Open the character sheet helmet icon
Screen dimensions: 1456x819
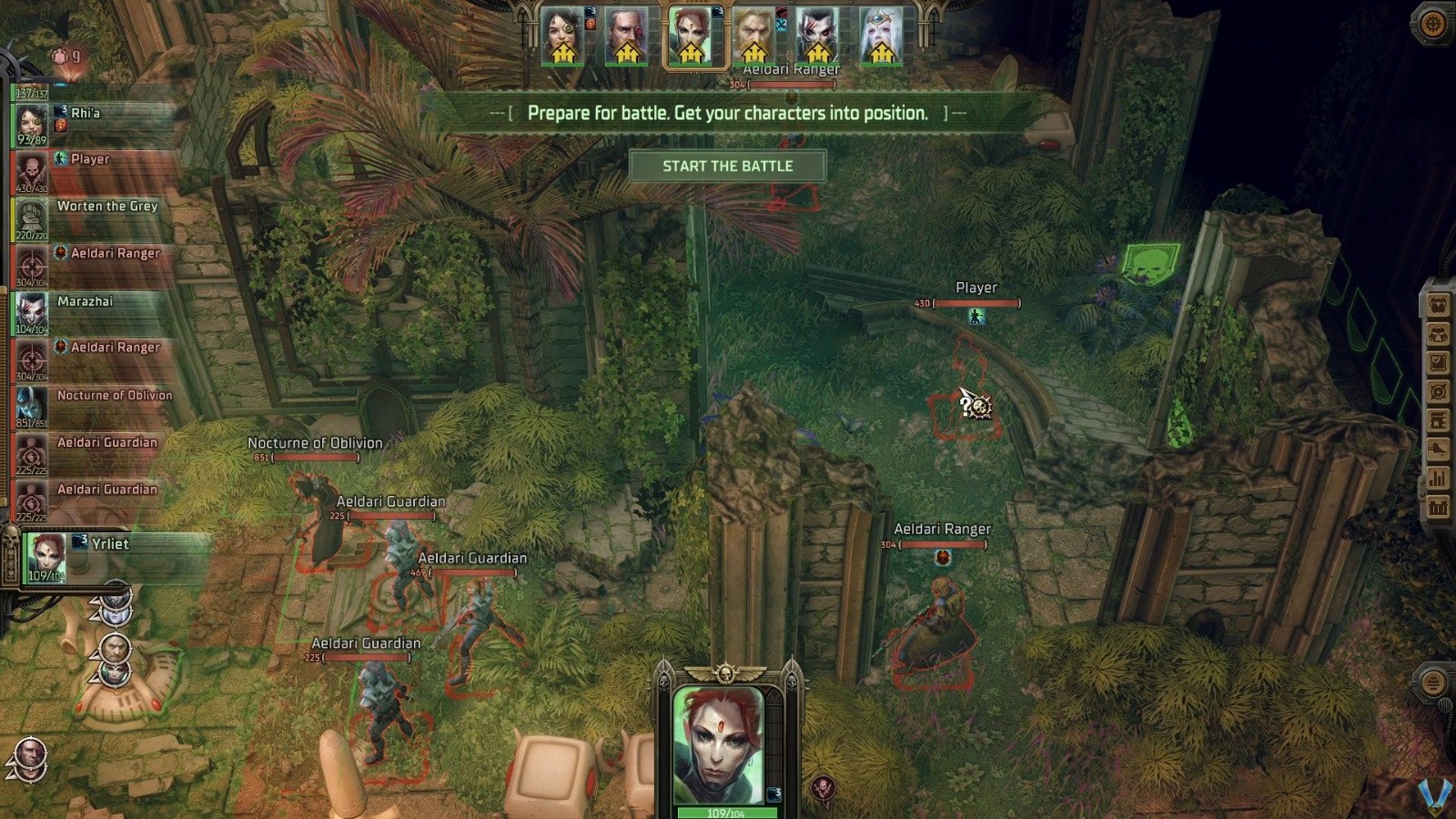coord(1438,335)
